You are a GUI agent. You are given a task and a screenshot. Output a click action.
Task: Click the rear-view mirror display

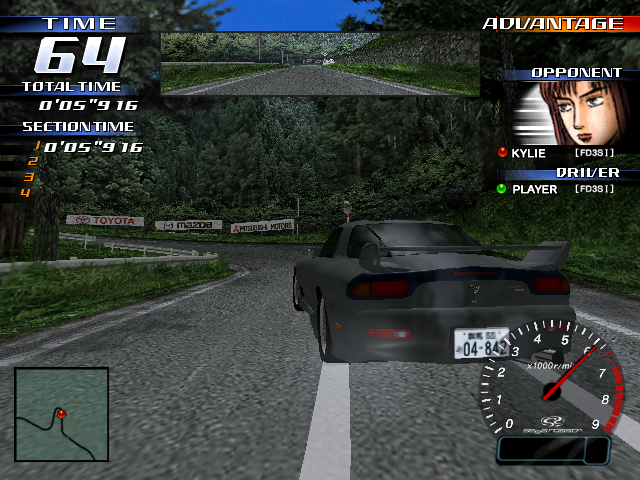(320, 63)
